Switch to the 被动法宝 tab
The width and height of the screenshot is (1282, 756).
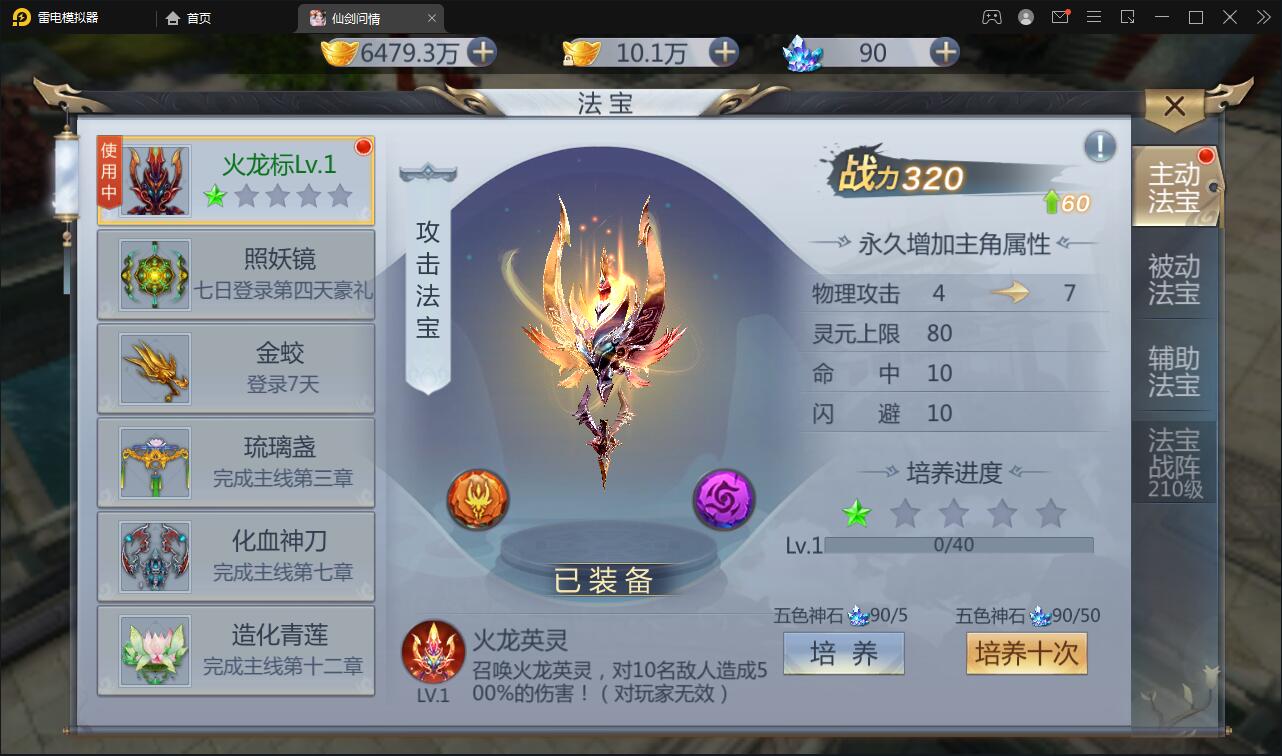[1175, 275]
